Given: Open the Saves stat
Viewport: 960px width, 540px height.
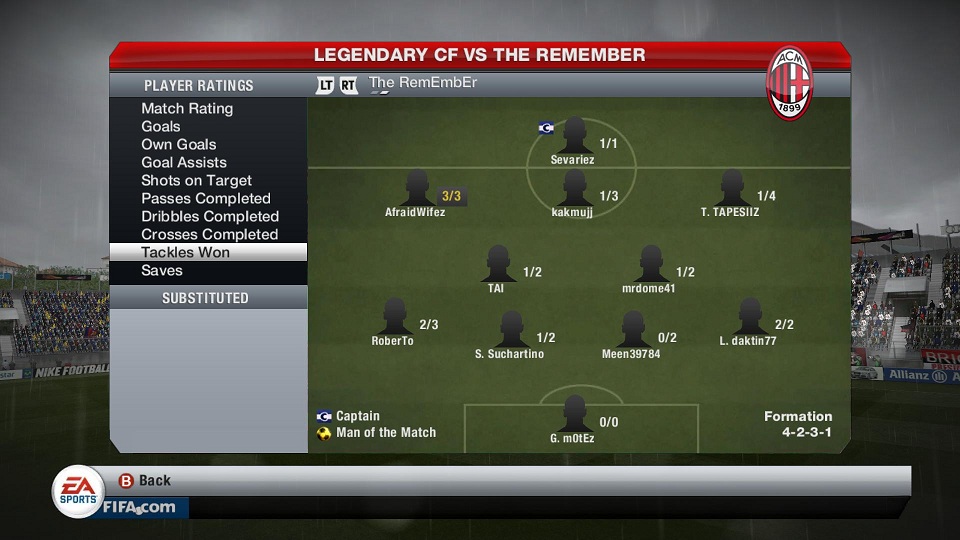Looking at the screenshot, I should click(162, 270).
